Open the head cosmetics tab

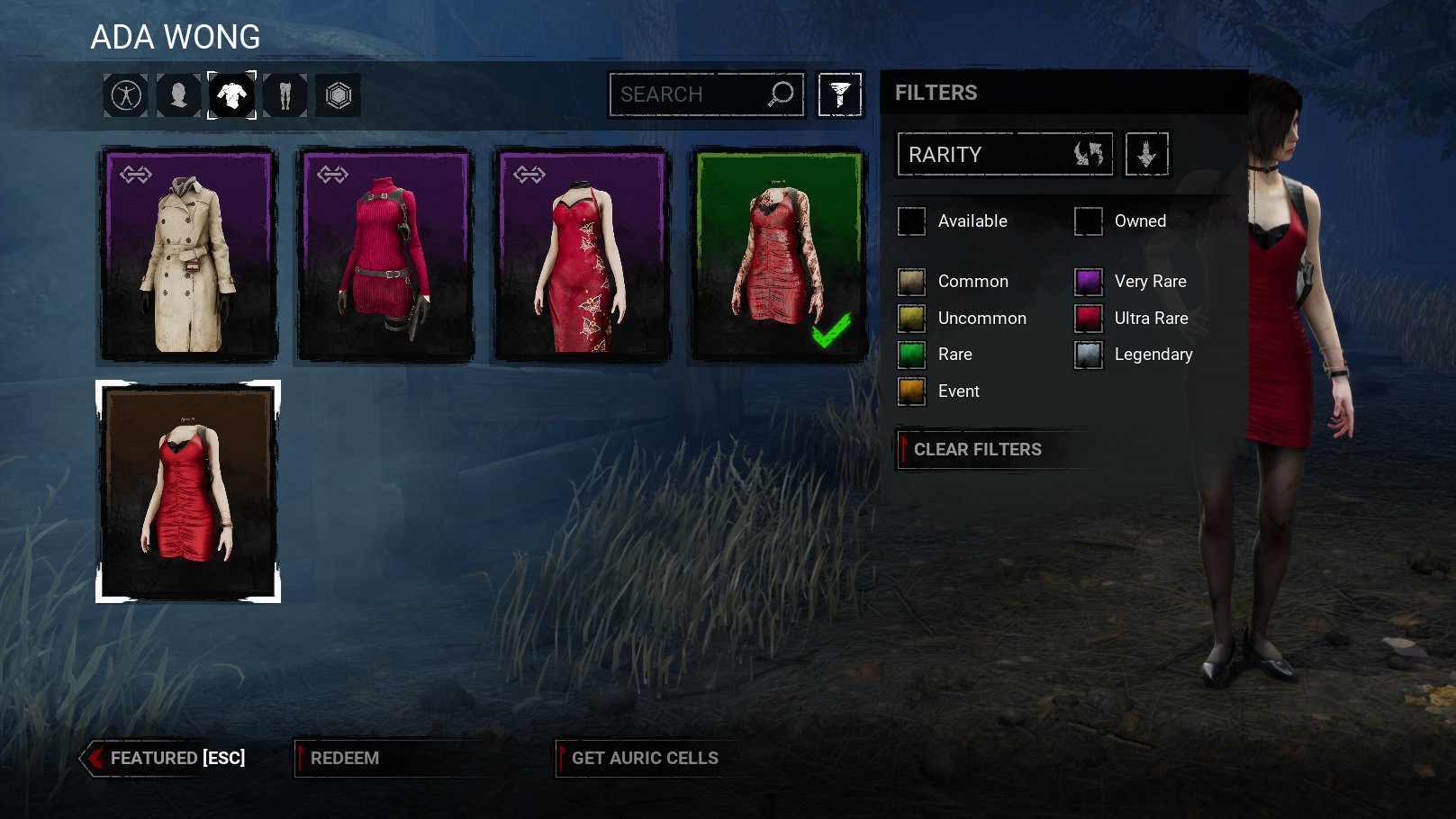[178, 95]
